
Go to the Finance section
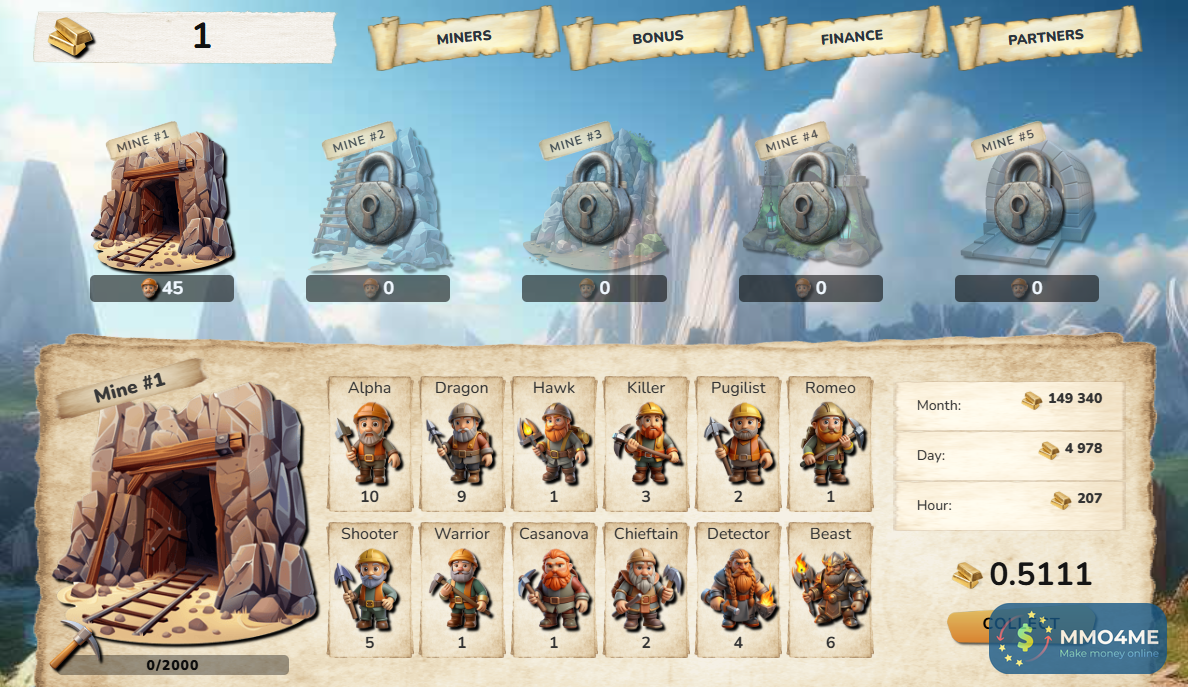tap(851, 38)
